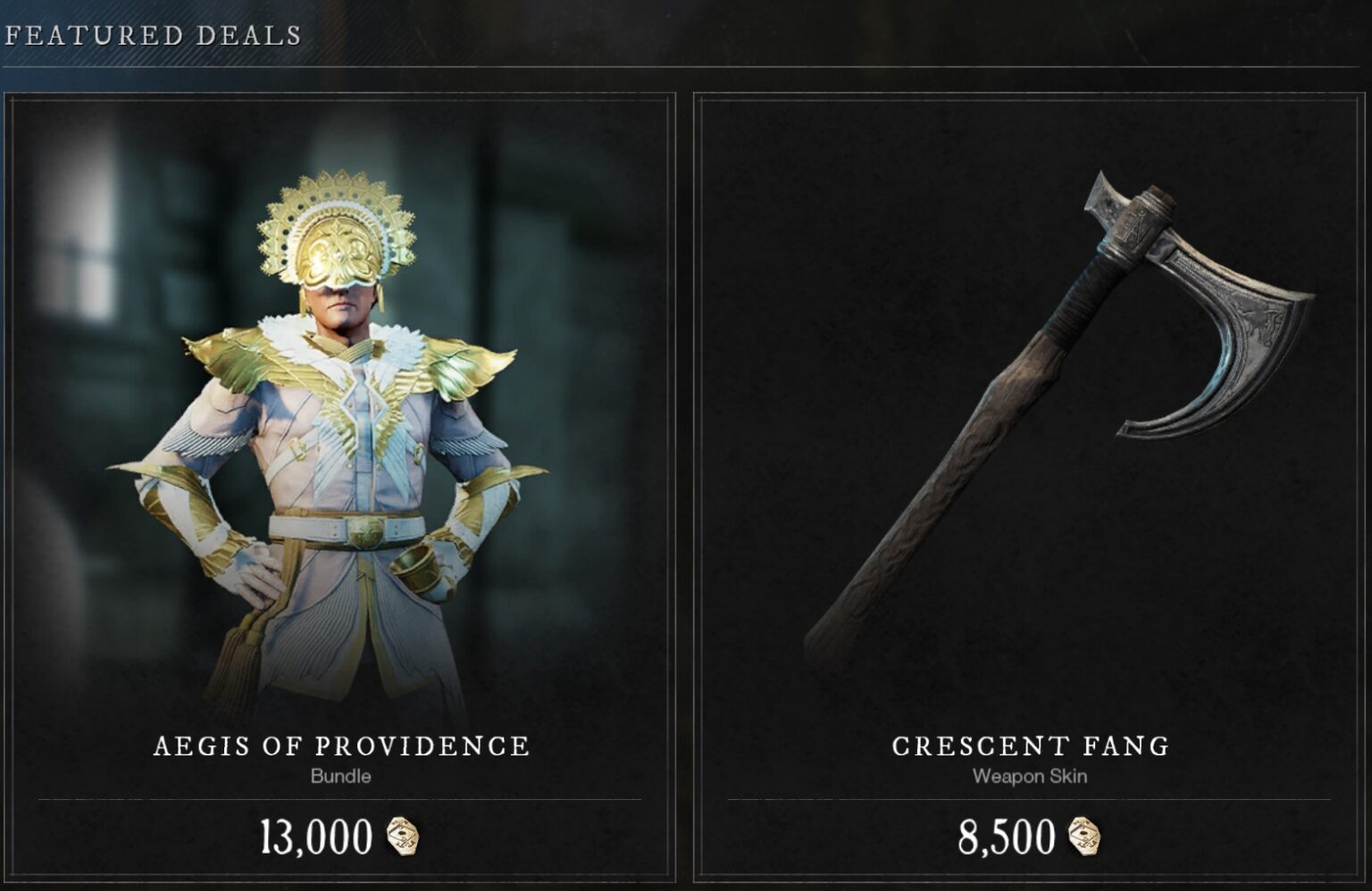
Task: Click the Bundle category label
Action: click(x=339, y=776)
